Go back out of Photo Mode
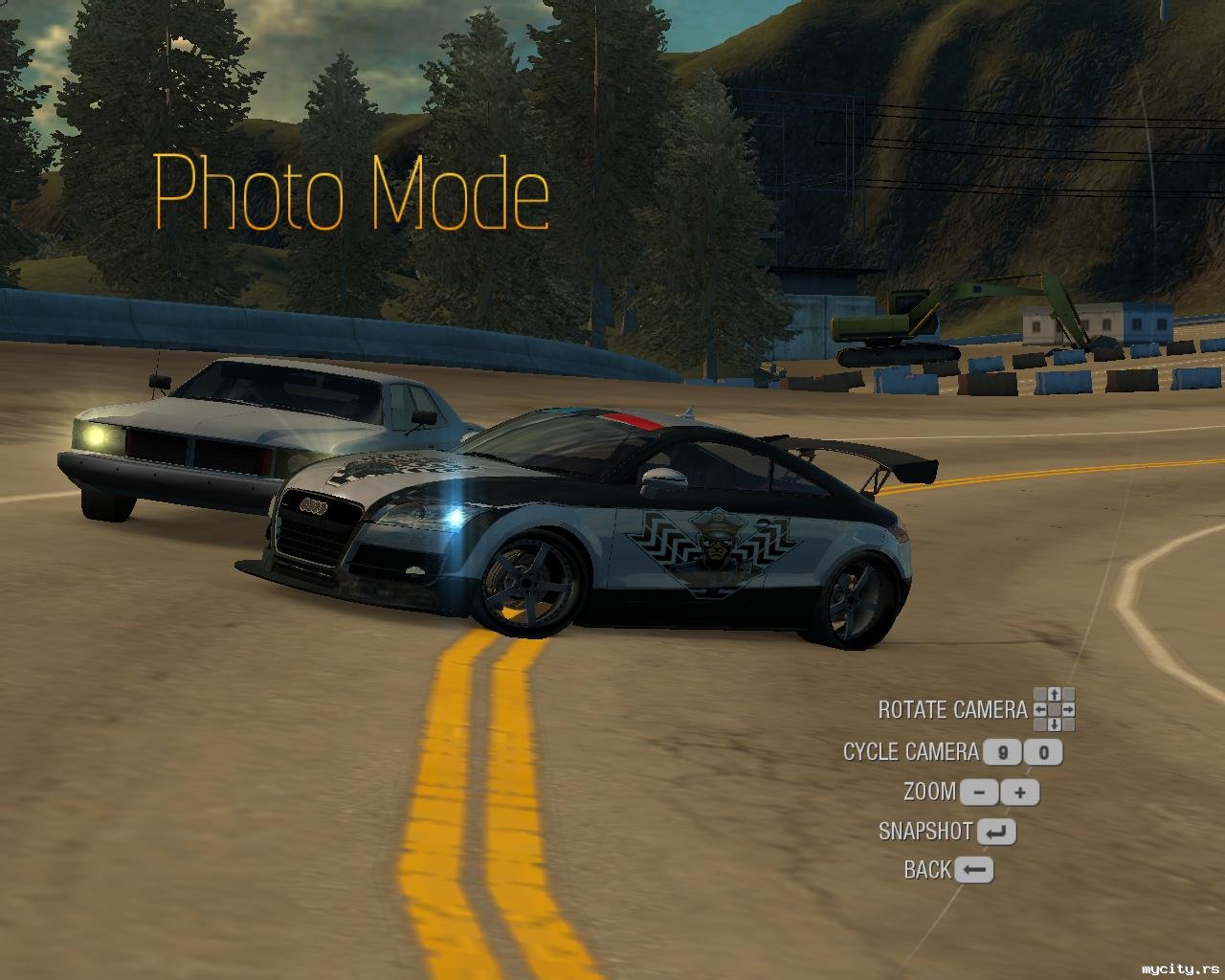 pos(973,870)
